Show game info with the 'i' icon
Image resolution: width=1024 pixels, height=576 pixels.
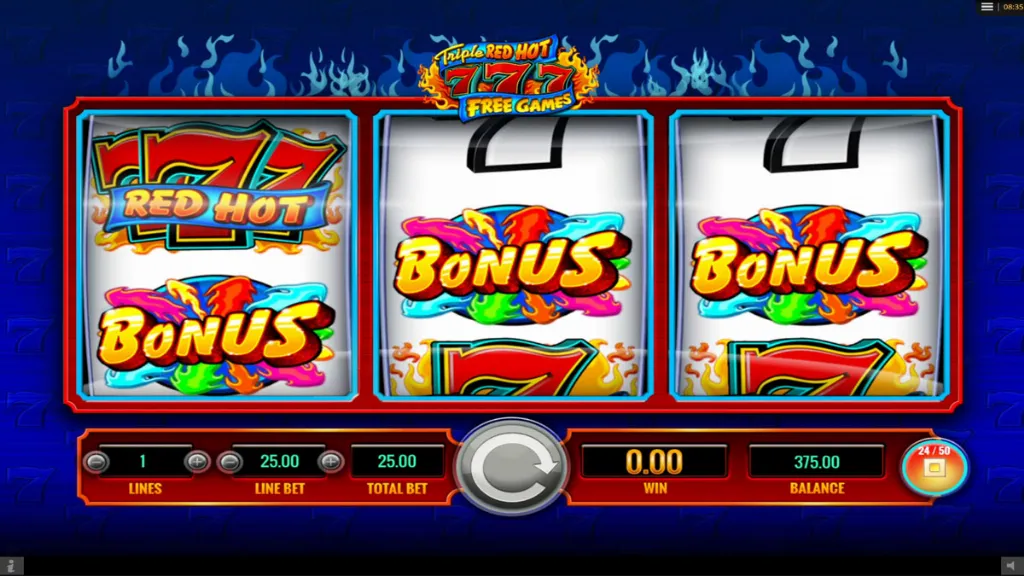click(x=10, y=567)
